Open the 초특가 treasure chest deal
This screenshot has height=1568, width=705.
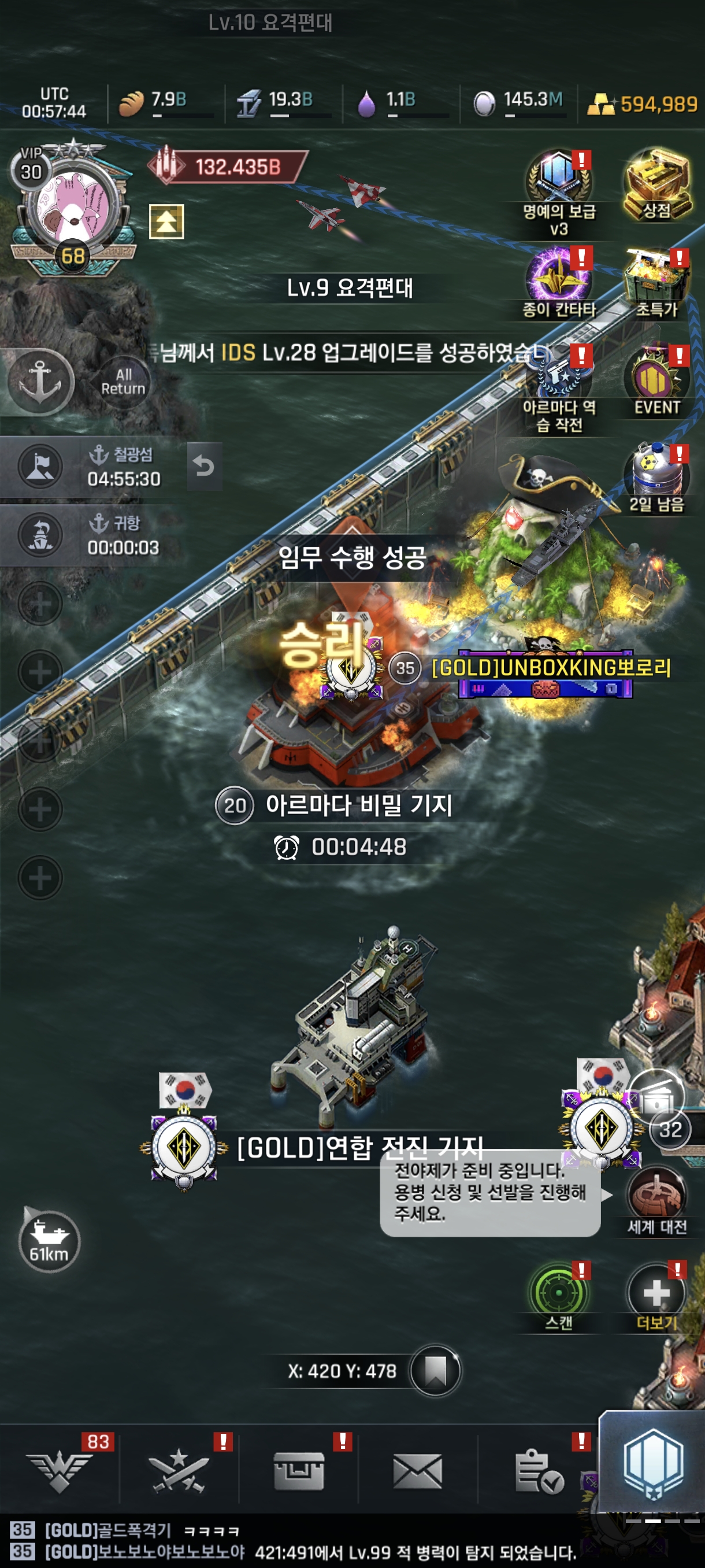click(x=656, y=280)
